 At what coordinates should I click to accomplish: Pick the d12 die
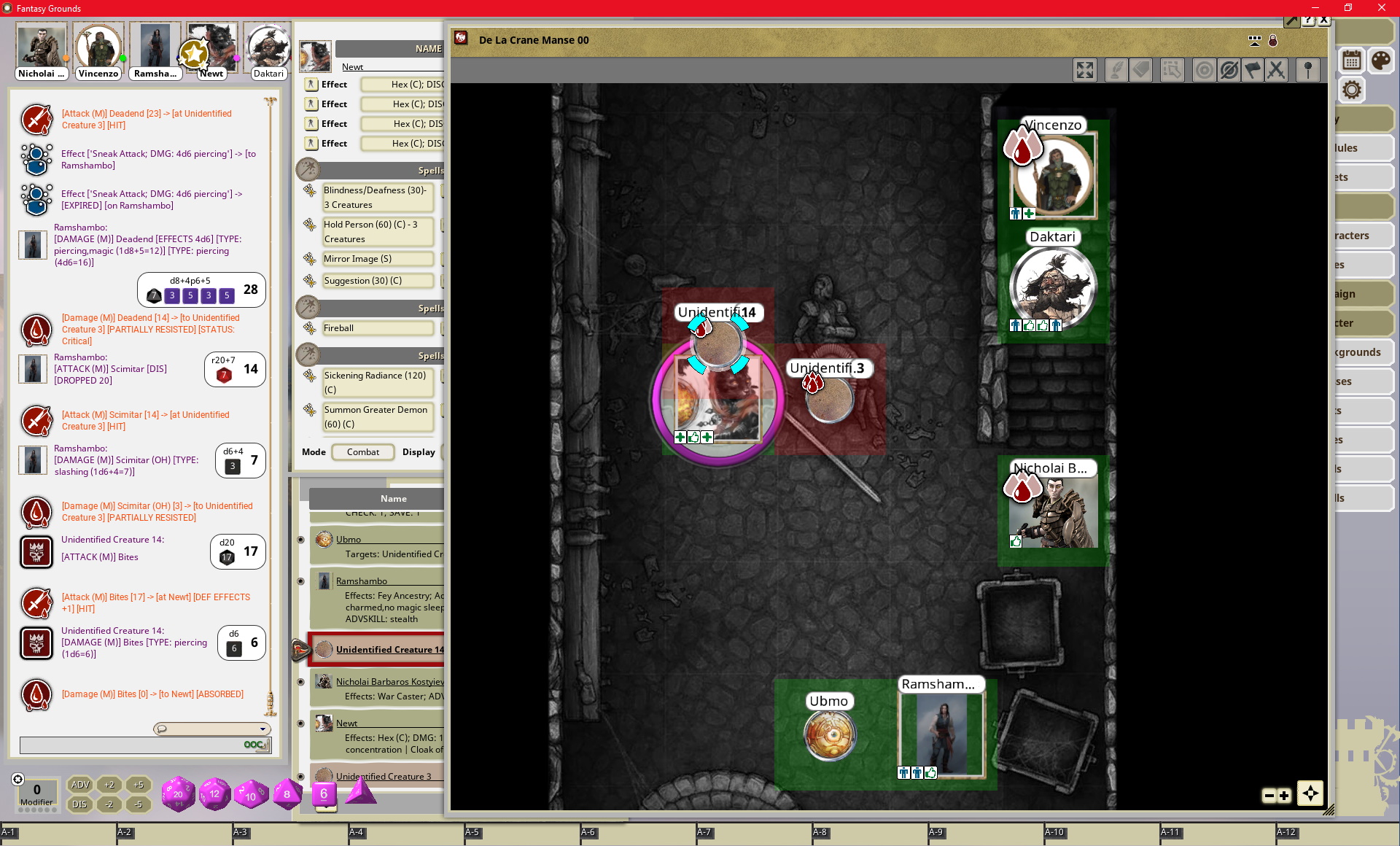[214, 794]
